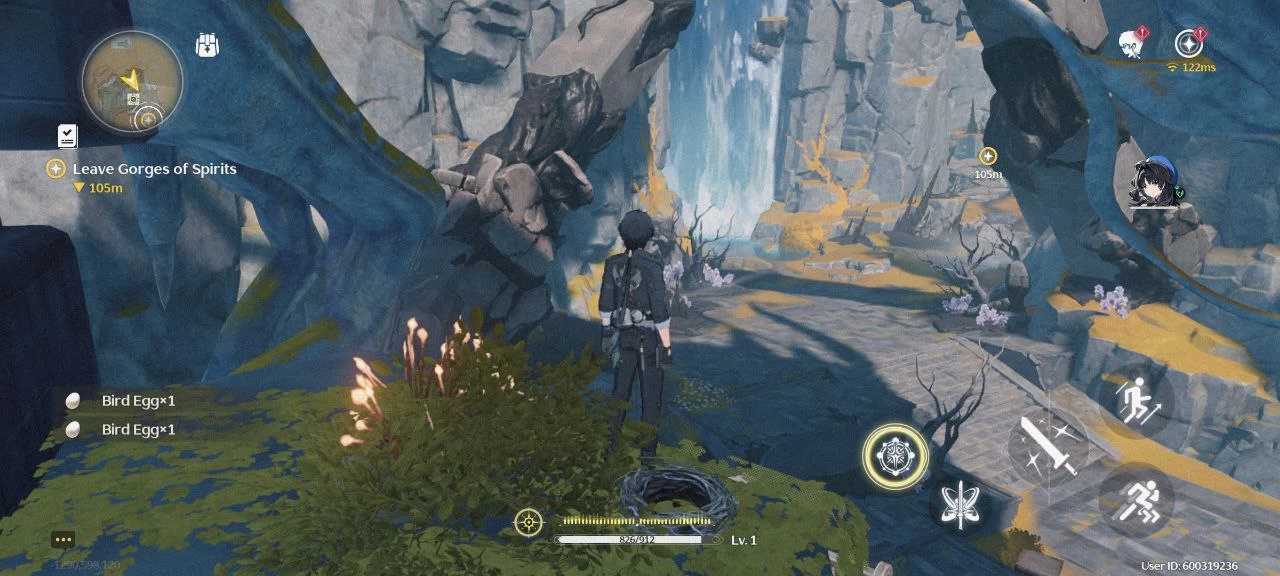Open the quest log clipboard icon
This screenshot has width=1280, height=576.
(x=67, y=136)
